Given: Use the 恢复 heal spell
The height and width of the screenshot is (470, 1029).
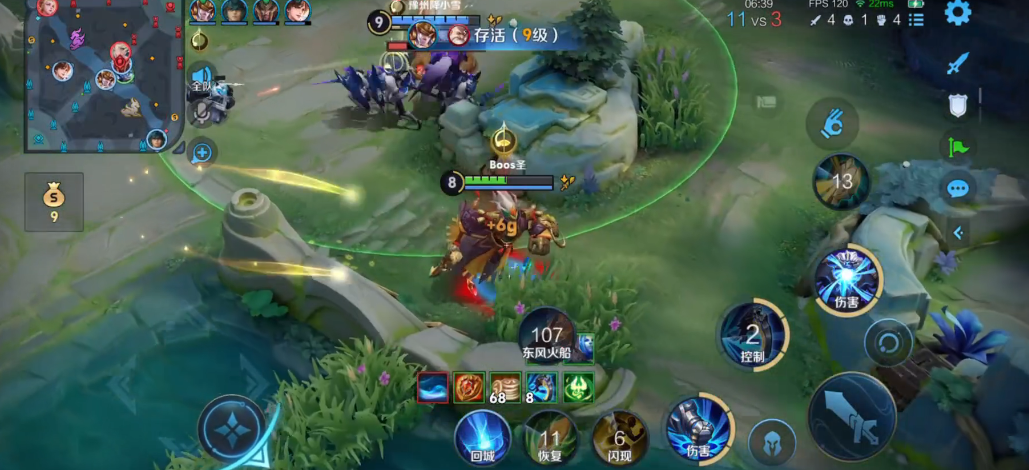Looking at the screenshot, I should coord(550,437).
